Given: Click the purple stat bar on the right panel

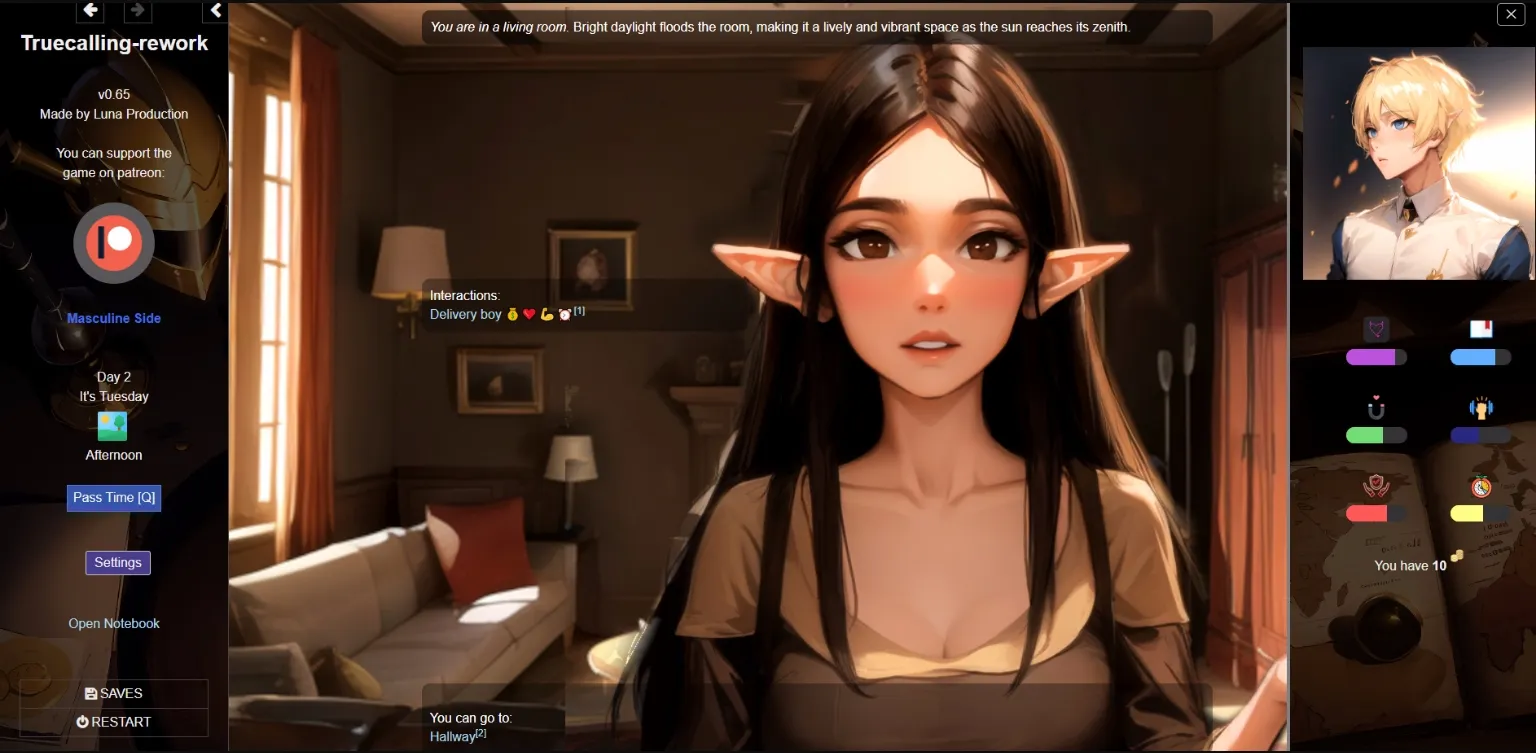Looking at the screenshot, I should (1377, 356).
